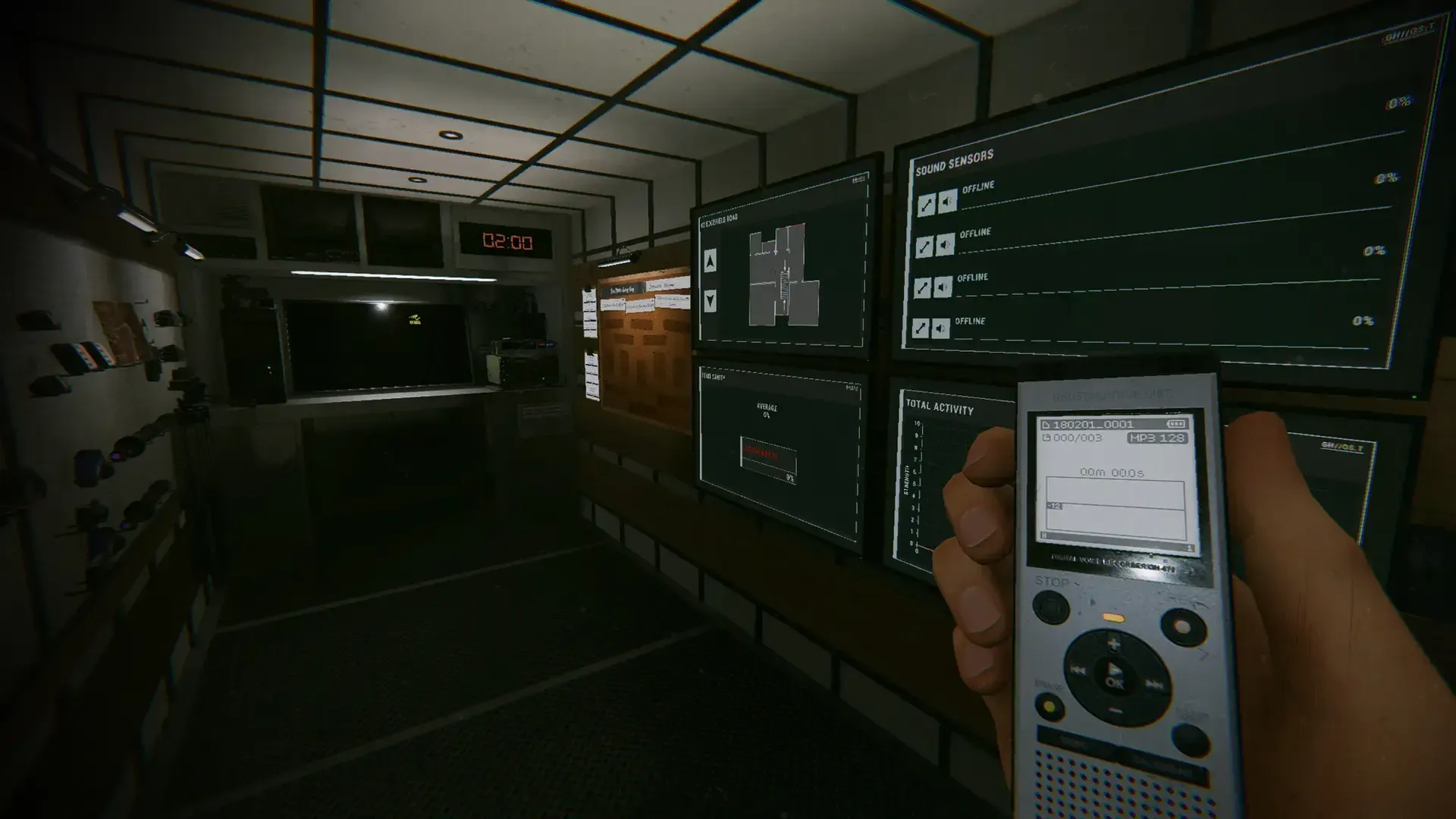Click the fast-forward icon on the recorder keypad
1456x819 pixels.
(x=1154, y=684)
